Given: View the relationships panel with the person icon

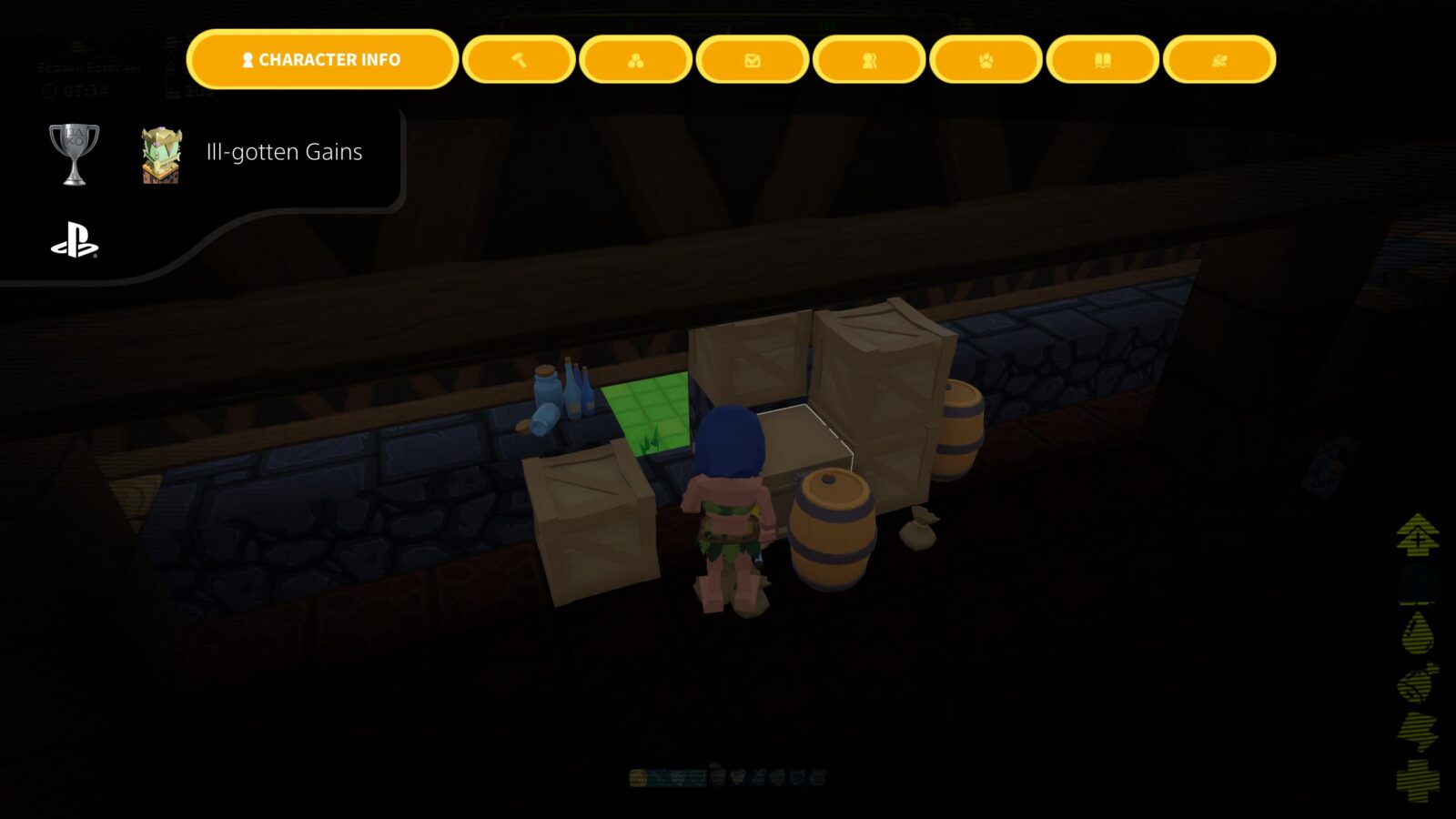Looking at the screenshot, I should [867, 60].
